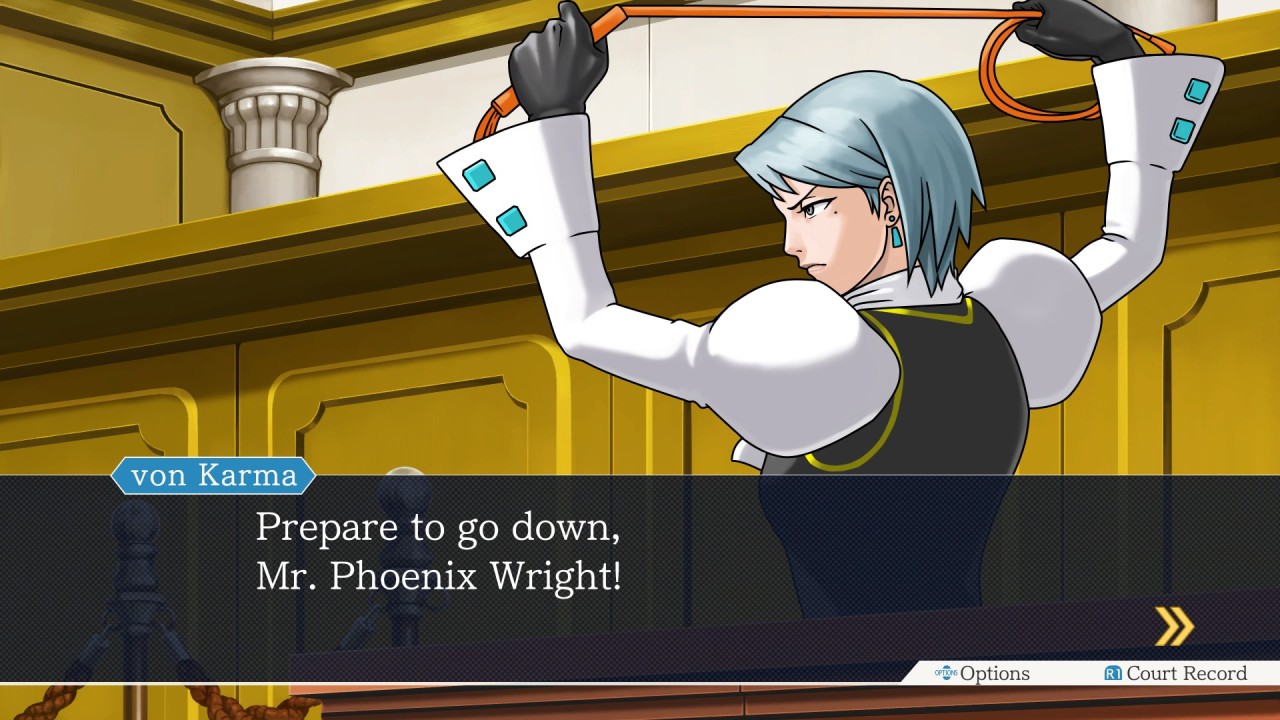This screenshot has height=720, width=1280.
Task: Click the speaker name plate to toggle it
Action: pyautogui.click(x=213, y=477)
